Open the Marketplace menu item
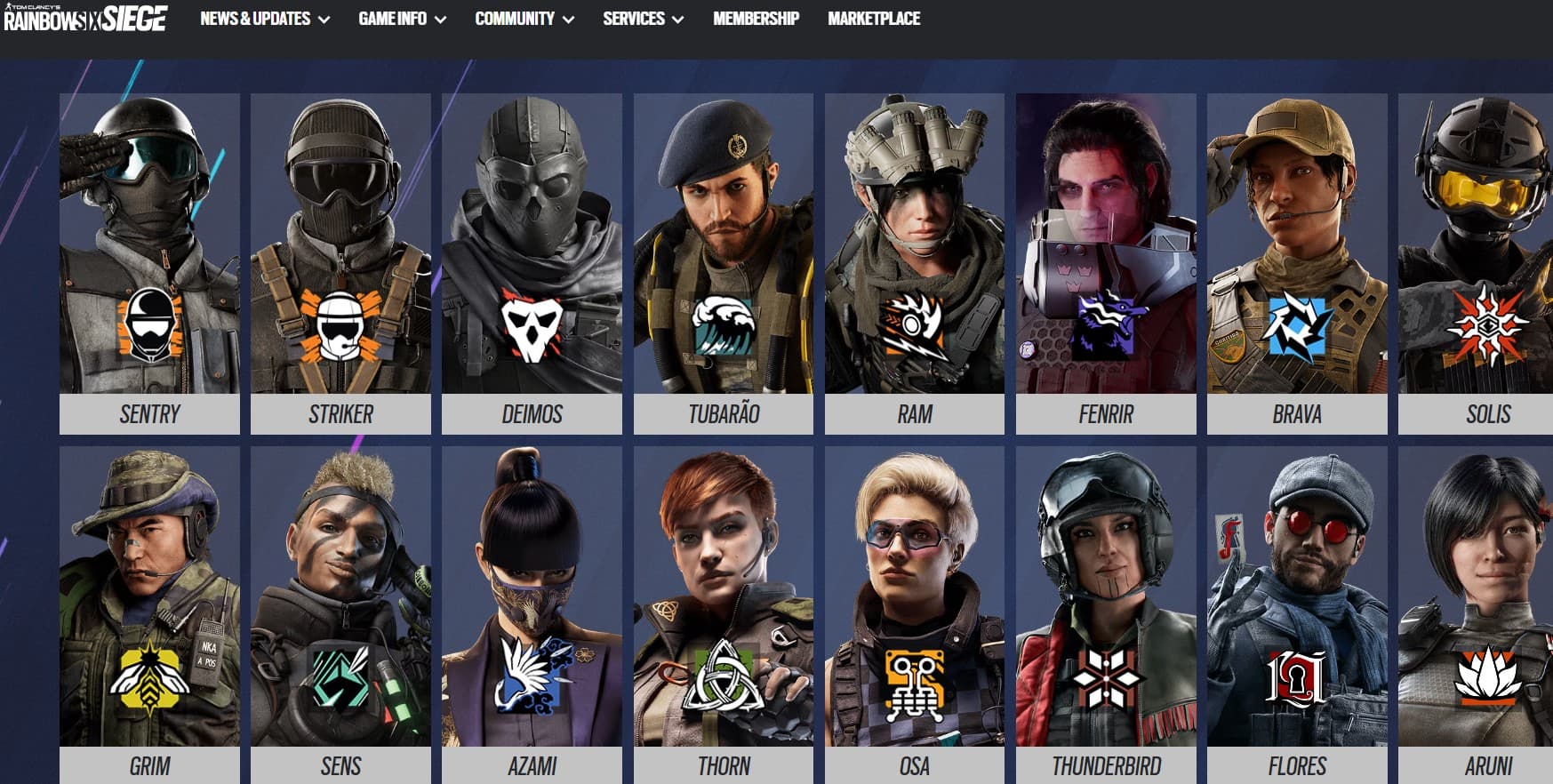The height and width of the screenshot is (784, 1553). (874, 18)
